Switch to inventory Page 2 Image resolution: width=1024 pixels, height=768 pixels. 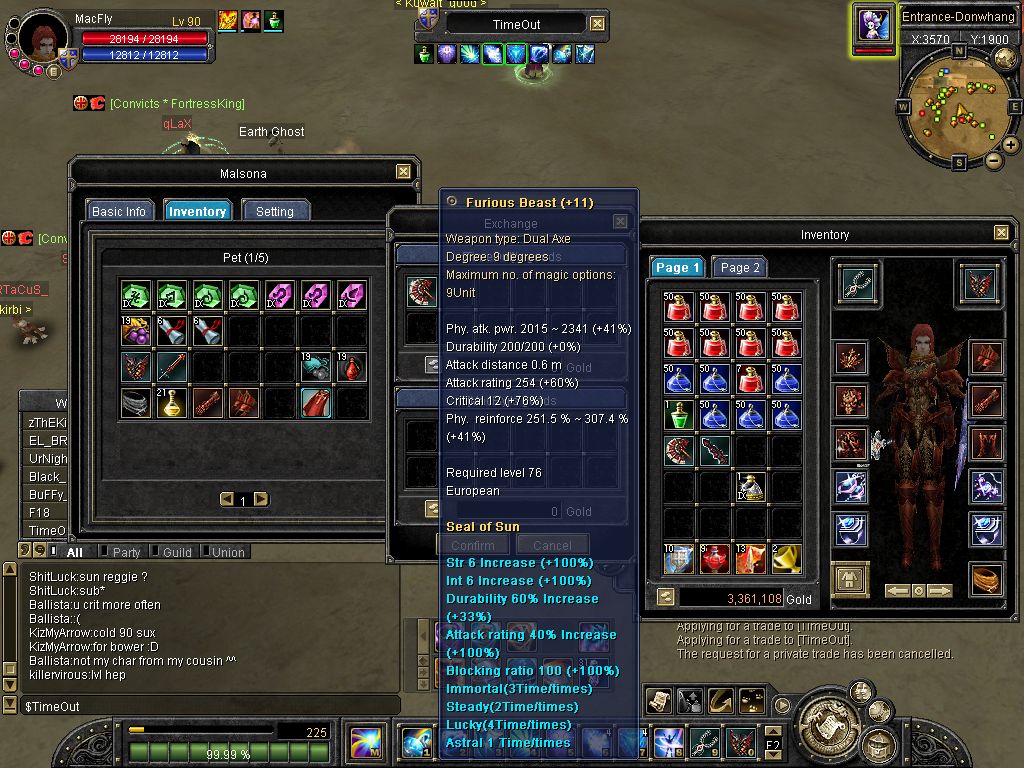pyautogui.click(x=741, y=267)
